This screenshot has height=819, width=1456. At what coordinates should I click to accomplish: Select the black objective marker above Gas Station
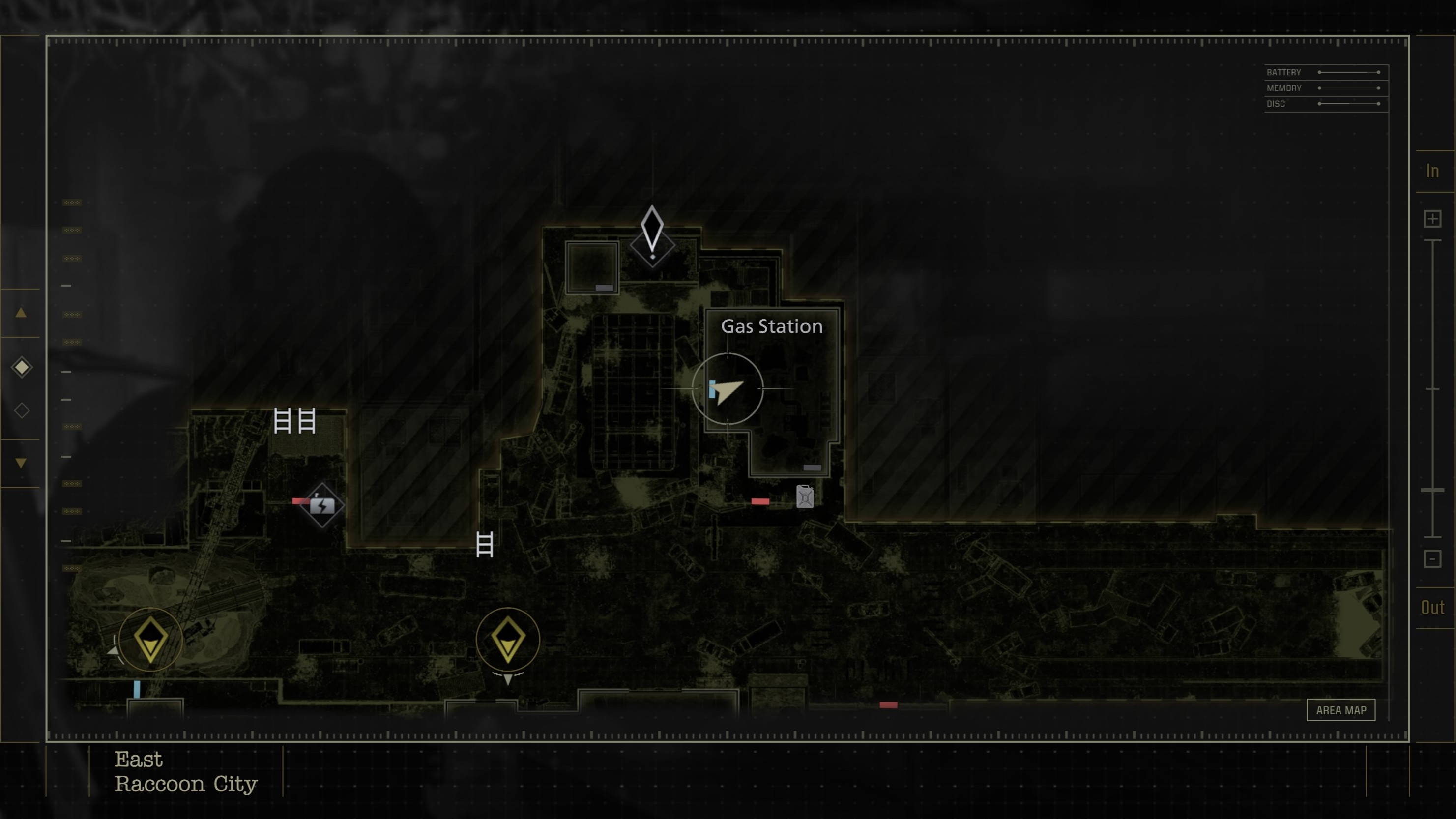click(x=653, y=237)
